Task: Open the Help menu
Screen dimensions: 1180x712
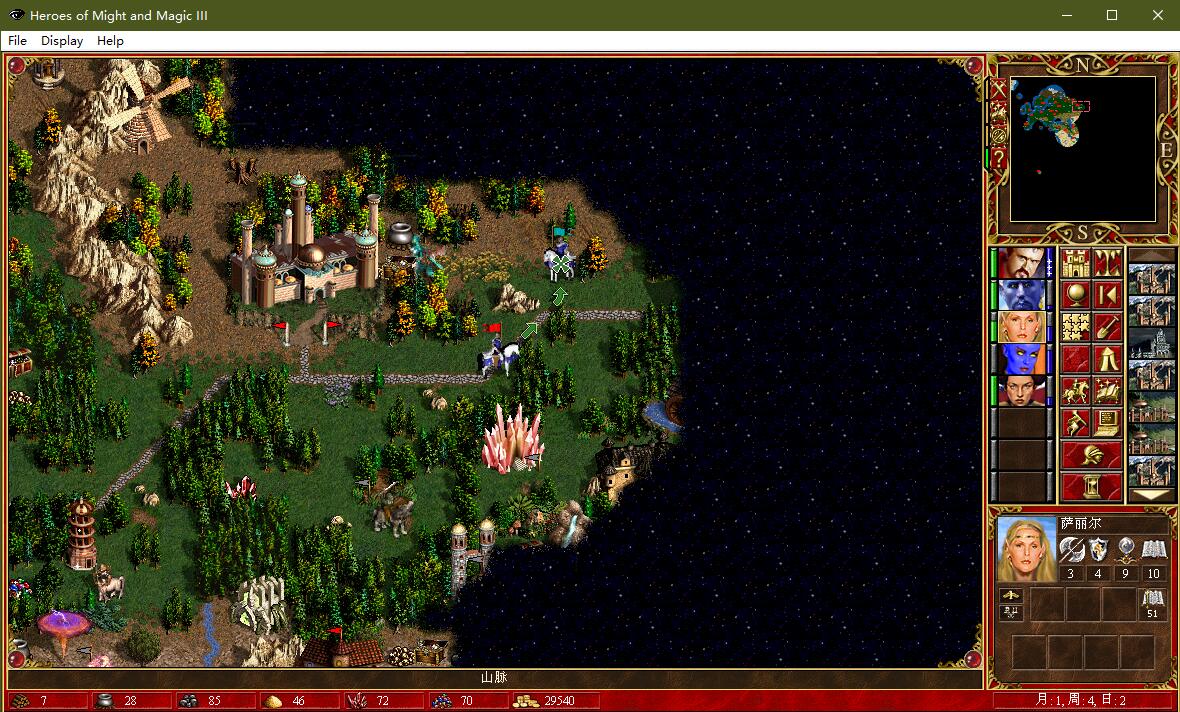Action: [x=110, y=41]
